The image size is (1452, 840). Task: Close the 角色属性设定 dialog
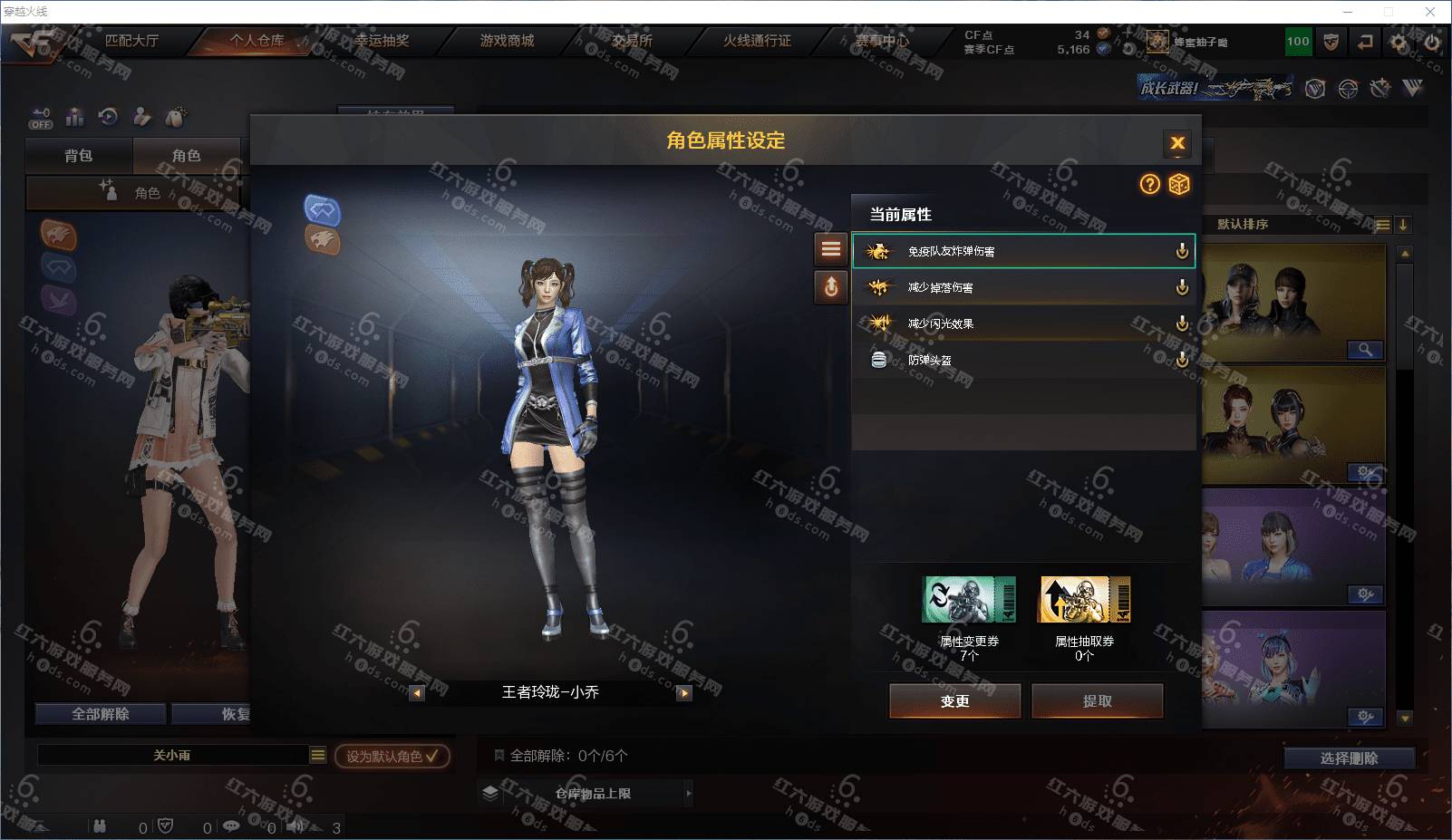(1177, 143)
